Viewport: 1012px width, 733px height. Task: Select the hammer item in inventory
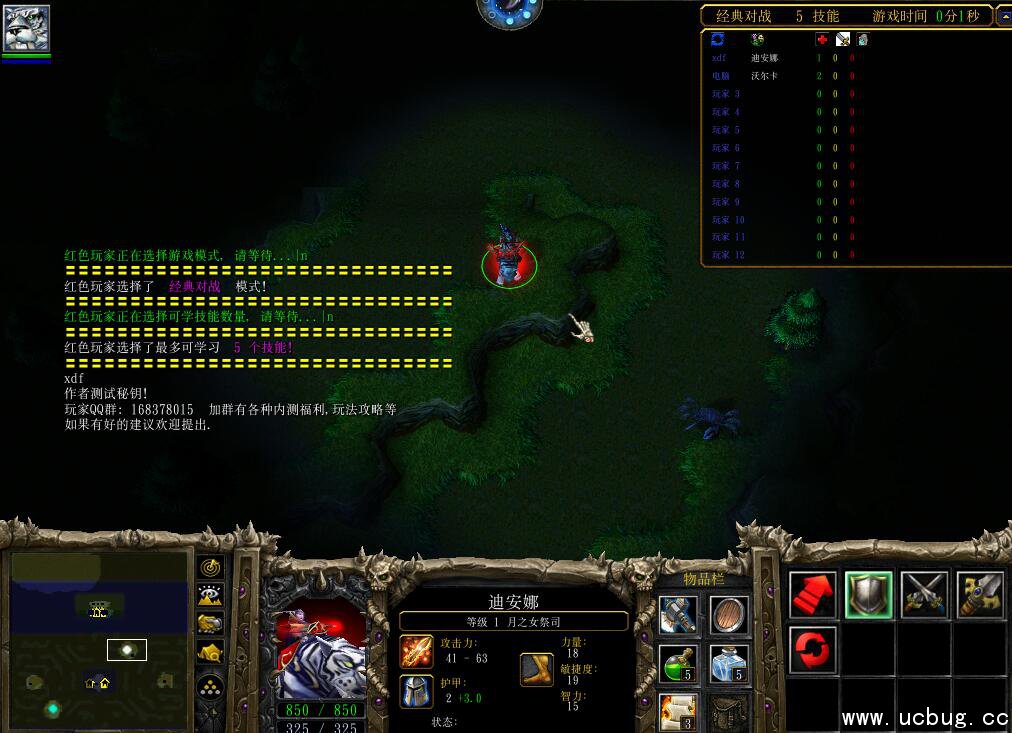click(678, 614)
